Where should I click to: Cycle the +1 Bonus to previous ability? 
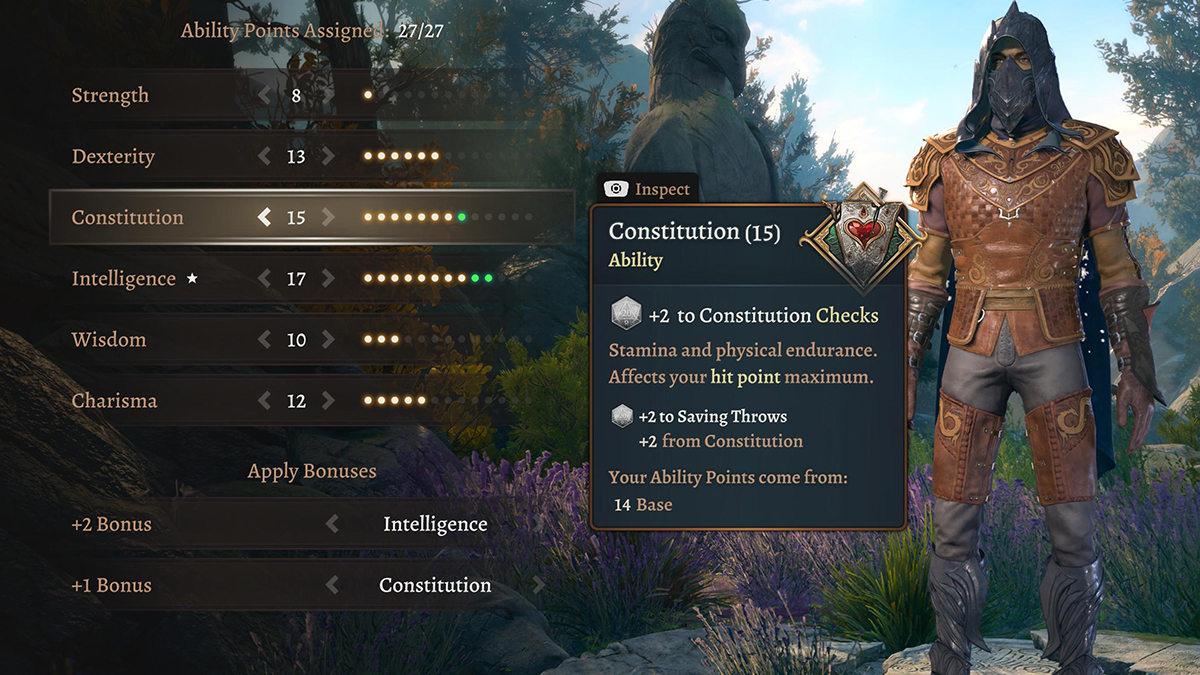click(x=332, y=585)
